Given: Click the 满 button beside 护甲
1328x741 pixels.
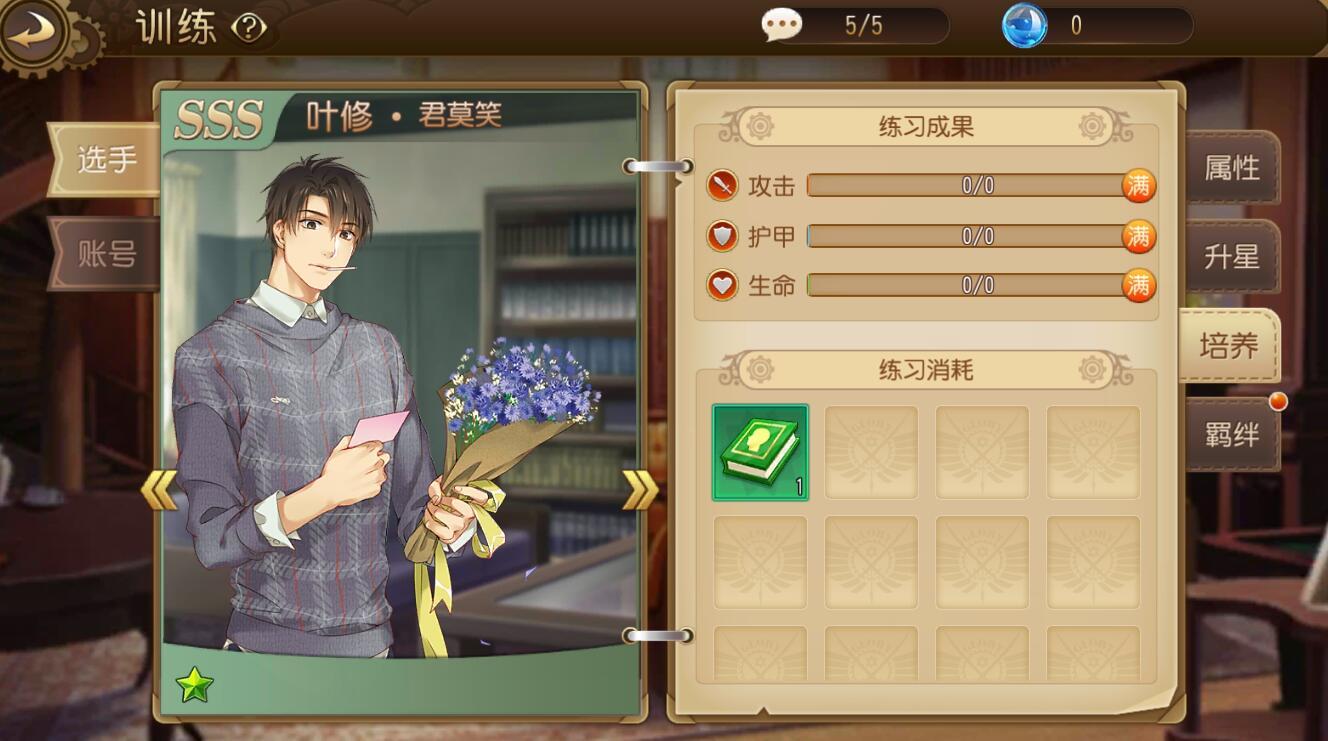Looking at the screenshot, I should (x=1138, y=236).
